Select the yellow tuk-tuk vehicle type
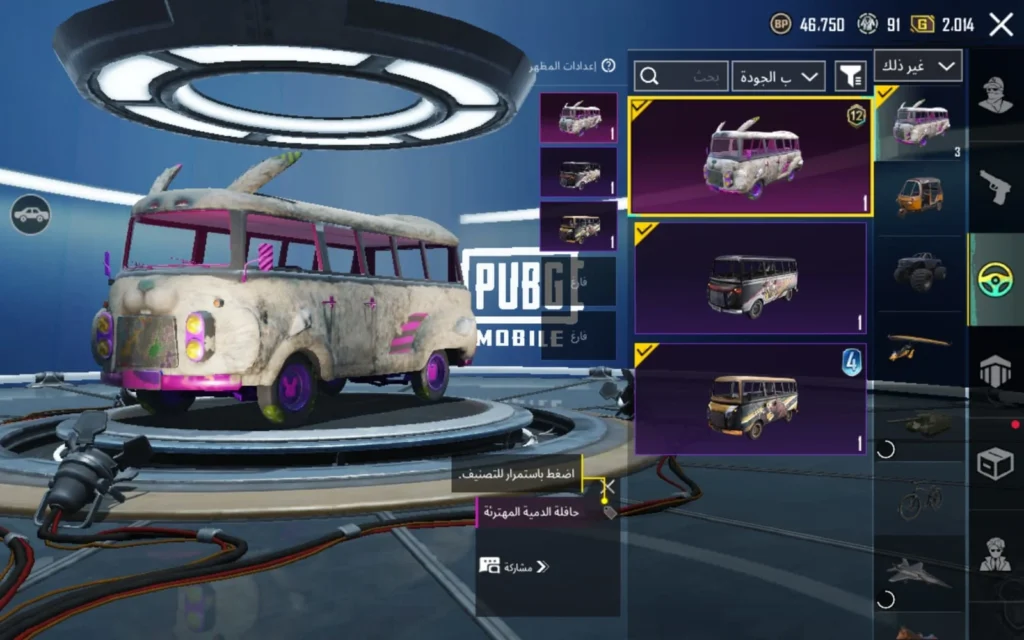1024x640 pixels. click(x=920, y=195)
